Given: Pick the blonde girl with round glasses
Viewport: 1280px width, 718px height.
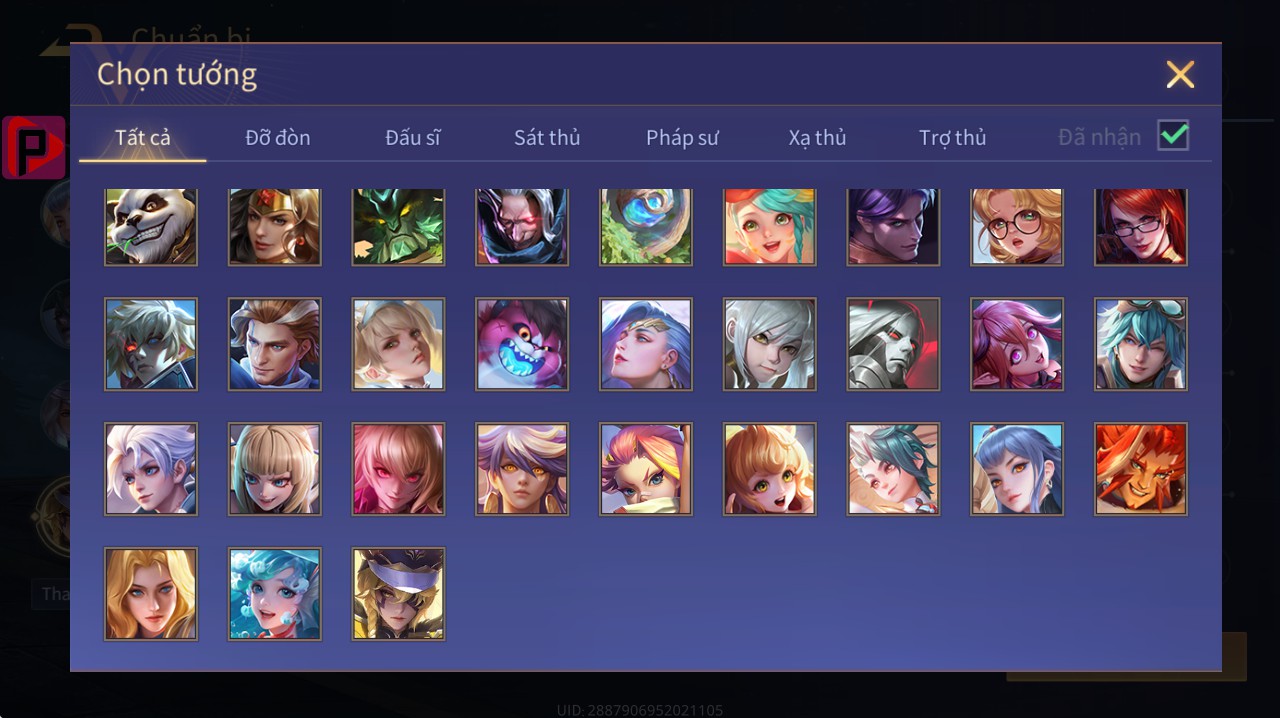Looking at the screenshot, I should click(x=1017, y=226).
